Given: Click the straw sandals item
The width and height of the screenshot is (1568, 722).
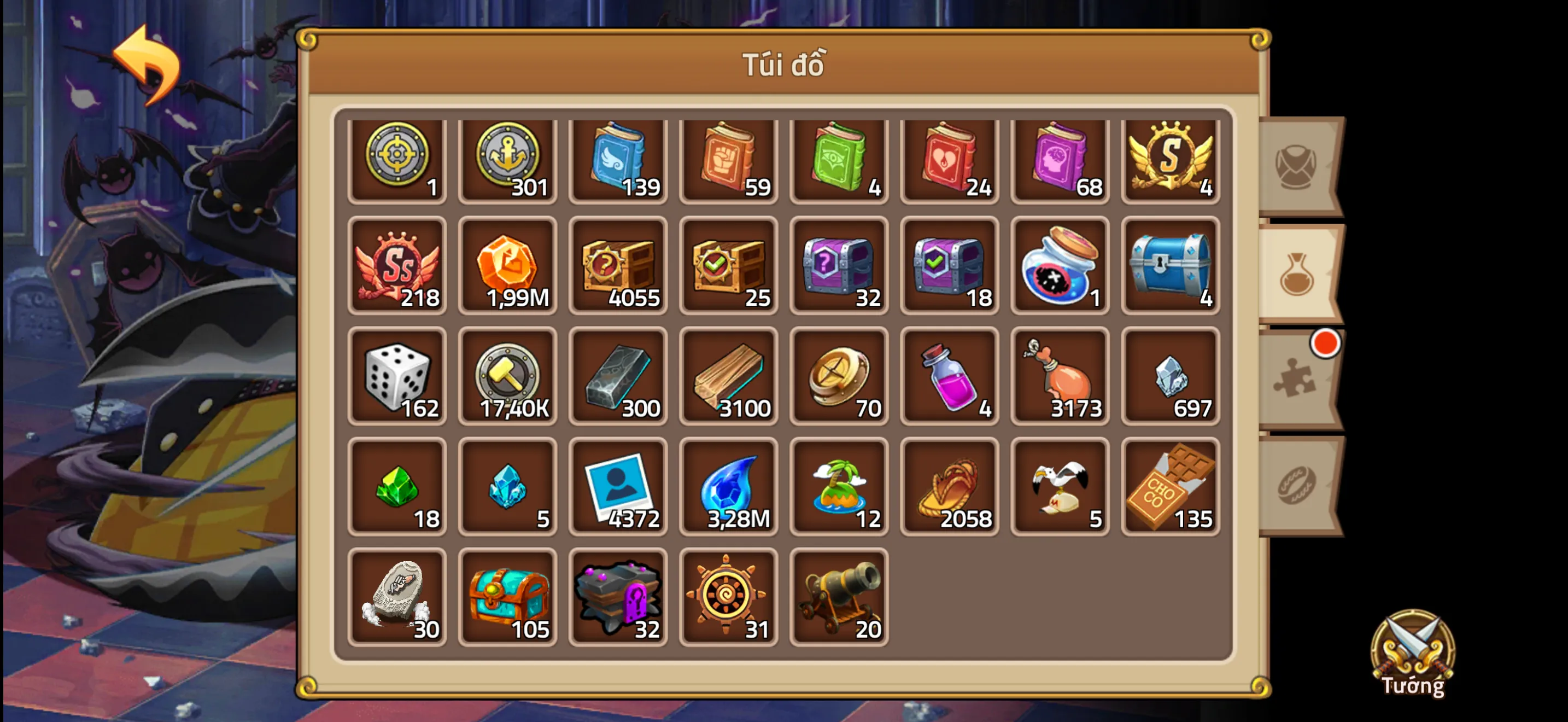Looking at the screenshot, I should click(950, 486).
